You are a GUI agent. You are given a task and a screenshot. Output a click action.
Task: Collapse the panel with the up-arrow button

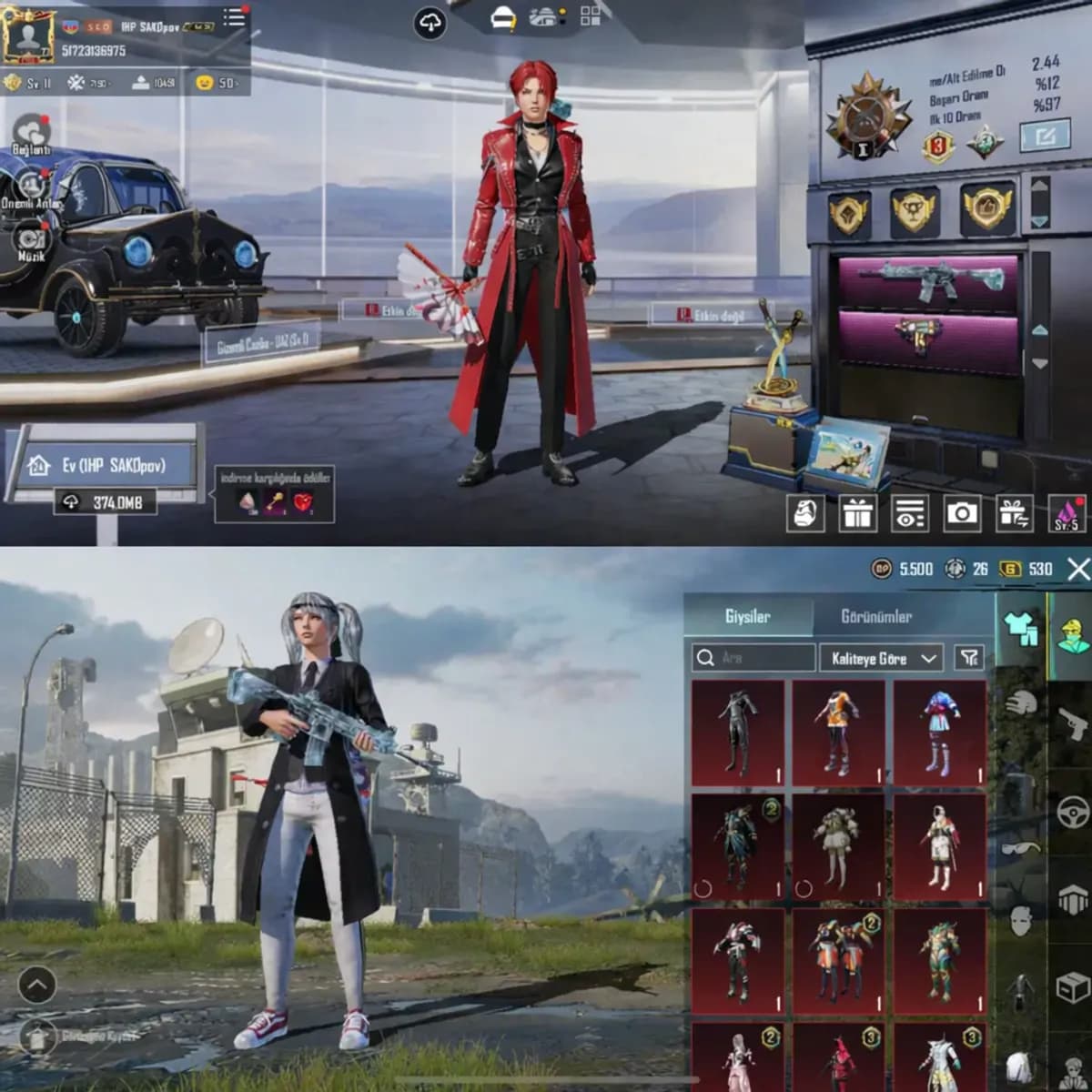point(36,985)
